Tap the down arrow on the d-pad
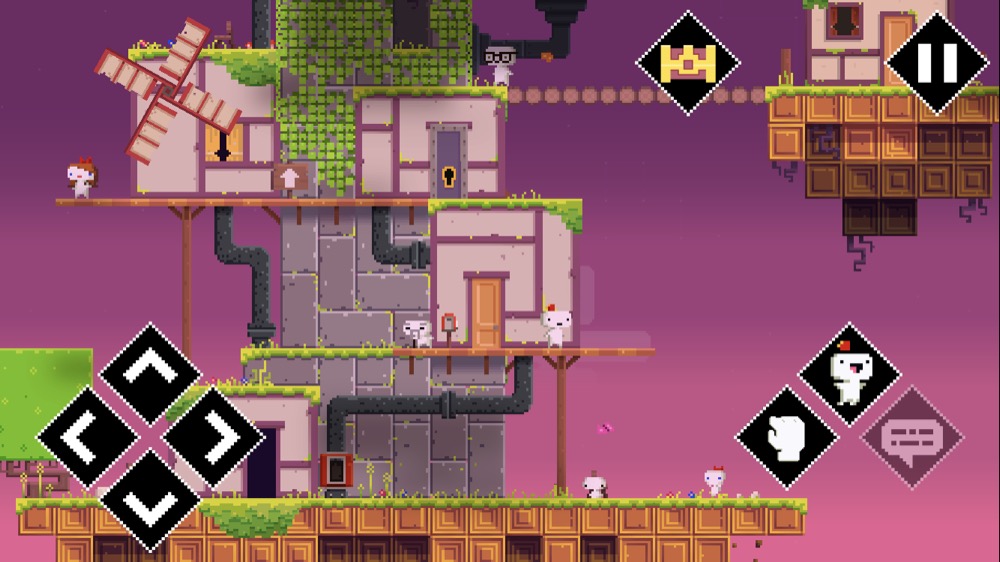 tap(151, 498)
